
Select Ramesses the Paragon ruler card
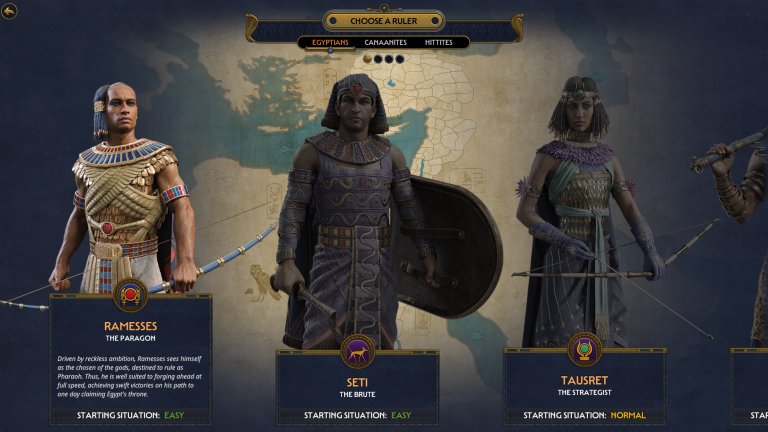coord(130,358)
